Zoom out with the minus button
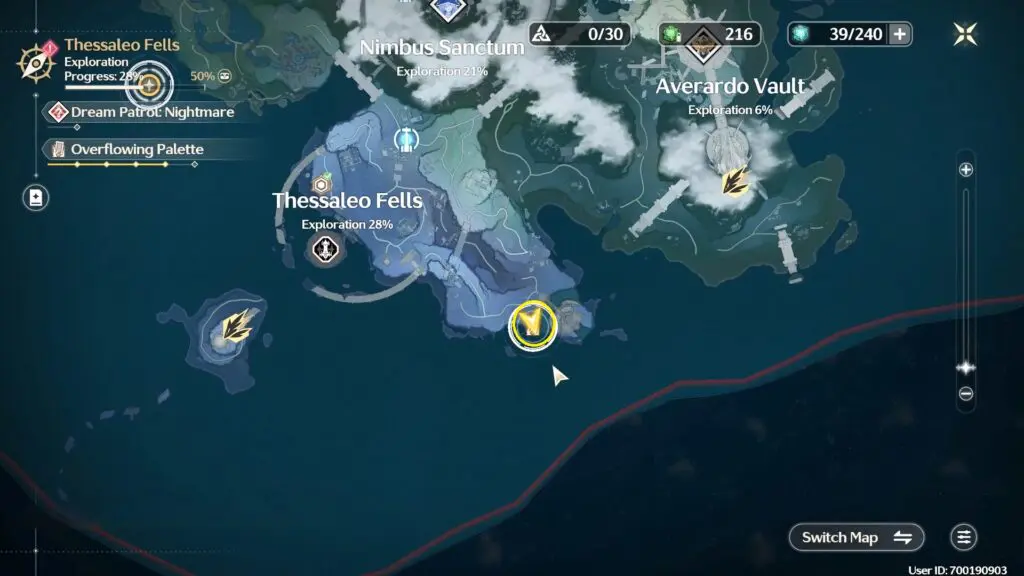Screen dimensions: 1024x576 (x=966, y=394)
